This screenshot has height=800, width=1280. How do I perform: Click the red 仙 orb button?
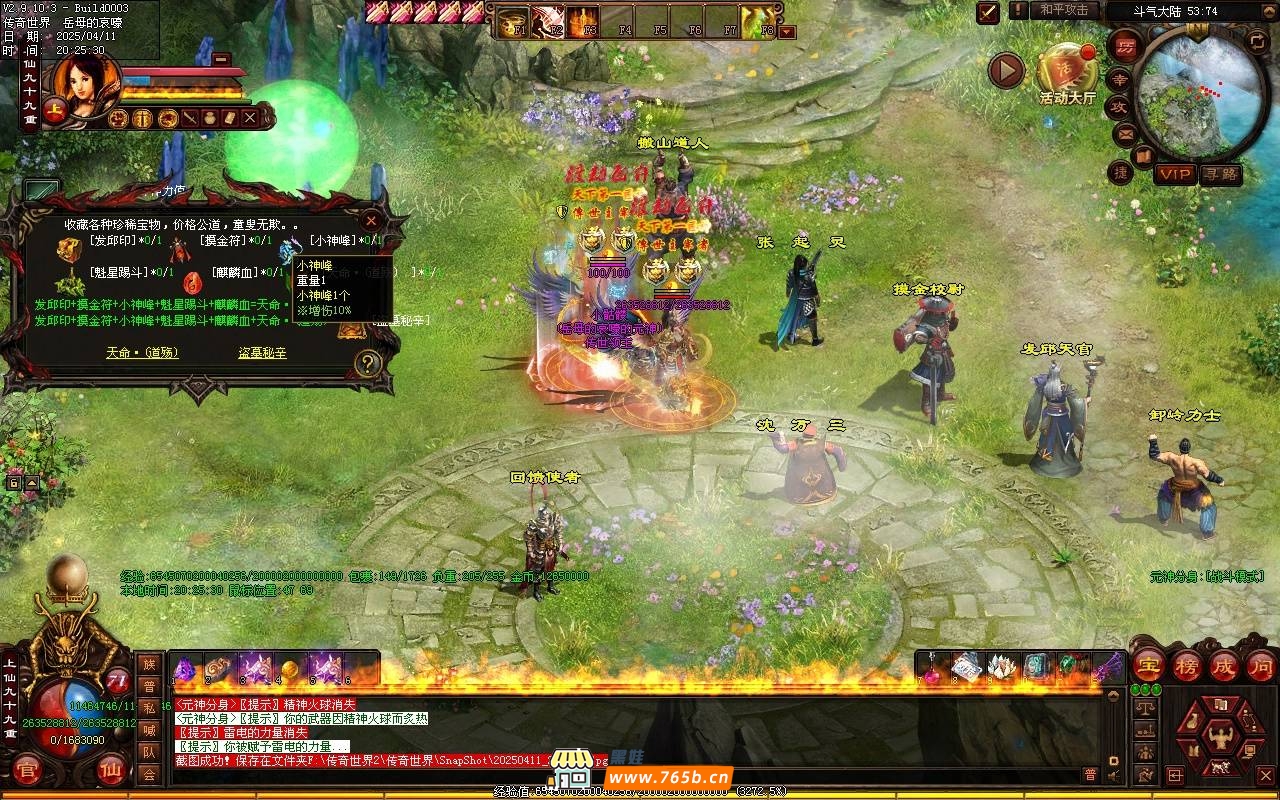point(111,771)
